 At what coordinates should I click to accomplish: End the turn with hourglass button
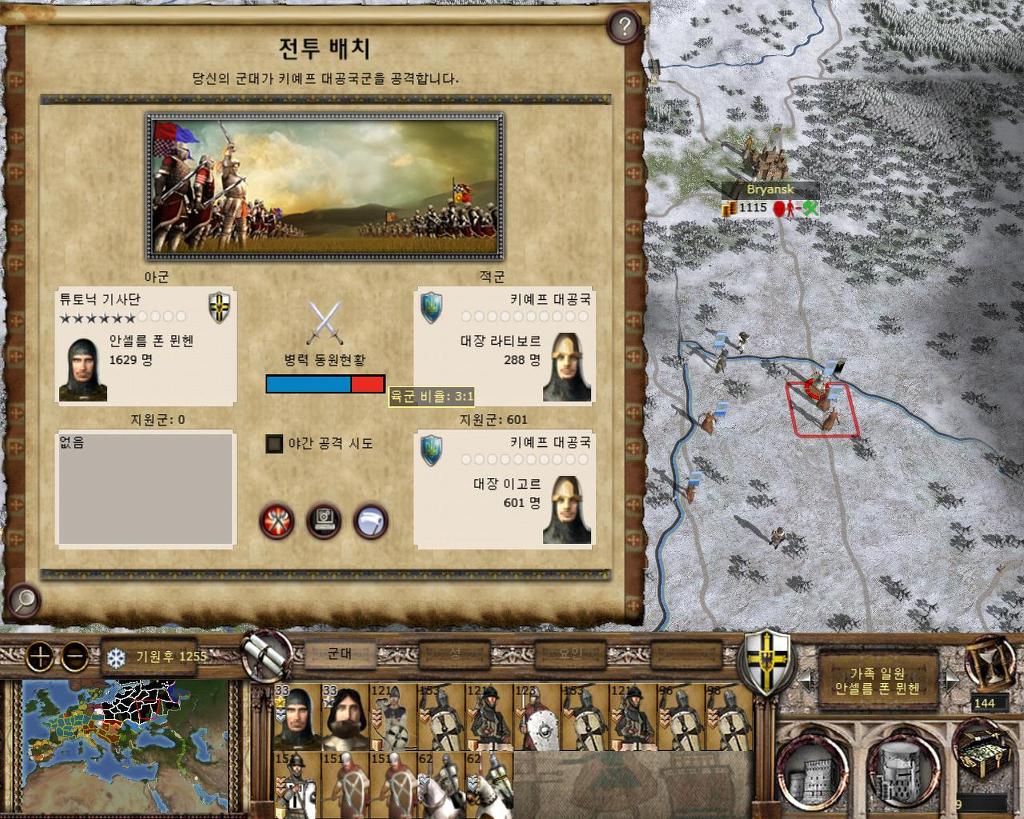988,661
